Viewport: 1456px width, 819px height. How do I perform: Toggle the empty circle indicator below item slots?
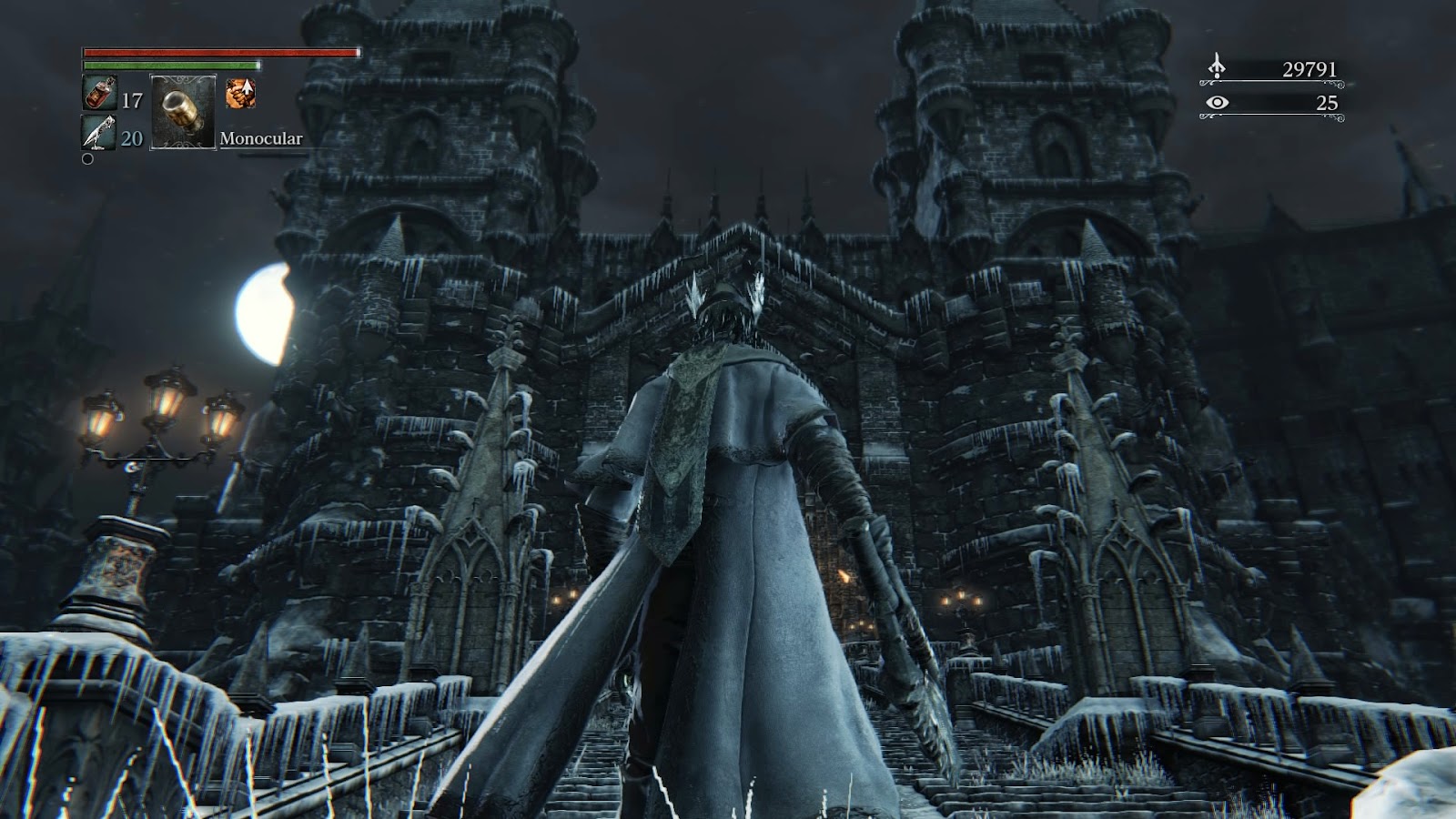coord(87,160)
